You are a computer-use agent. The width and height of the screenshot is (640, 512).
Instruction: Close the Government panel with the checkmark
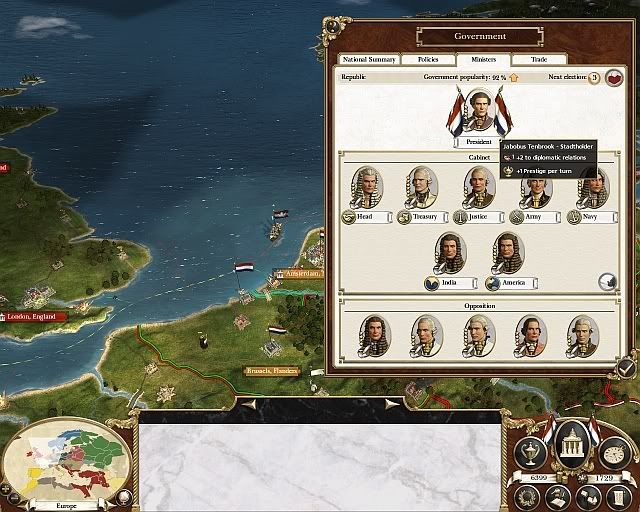[x=626, y=369]
